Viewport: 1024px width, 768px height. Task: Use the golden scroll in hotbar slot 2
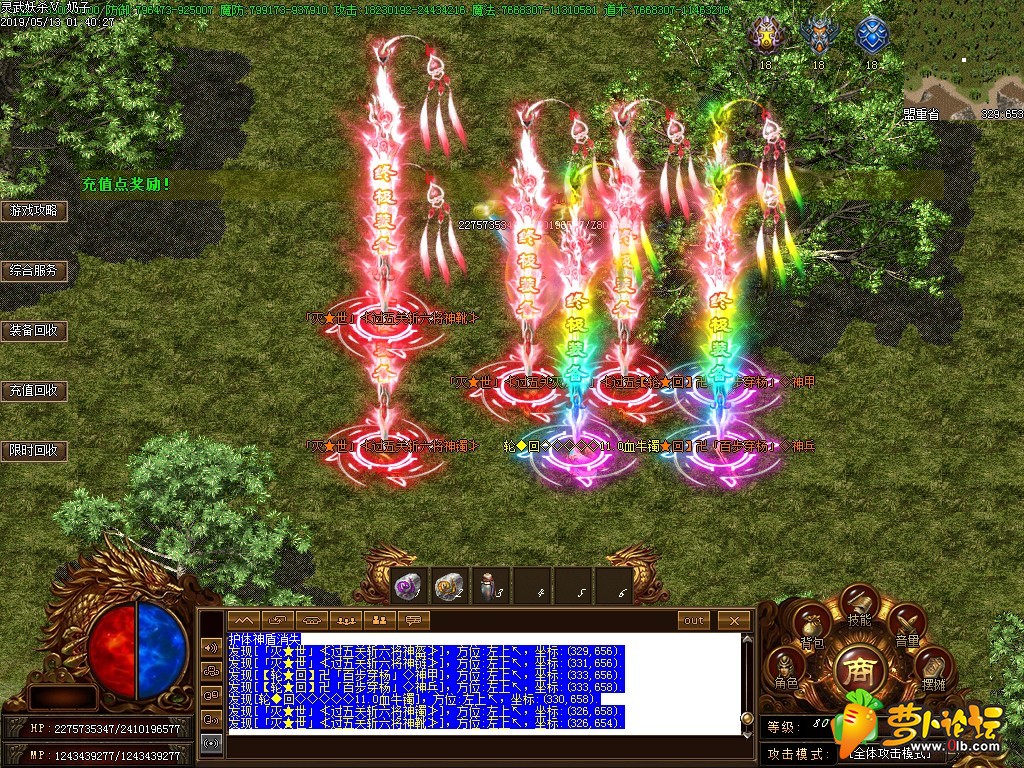click(x=450, y=587)
